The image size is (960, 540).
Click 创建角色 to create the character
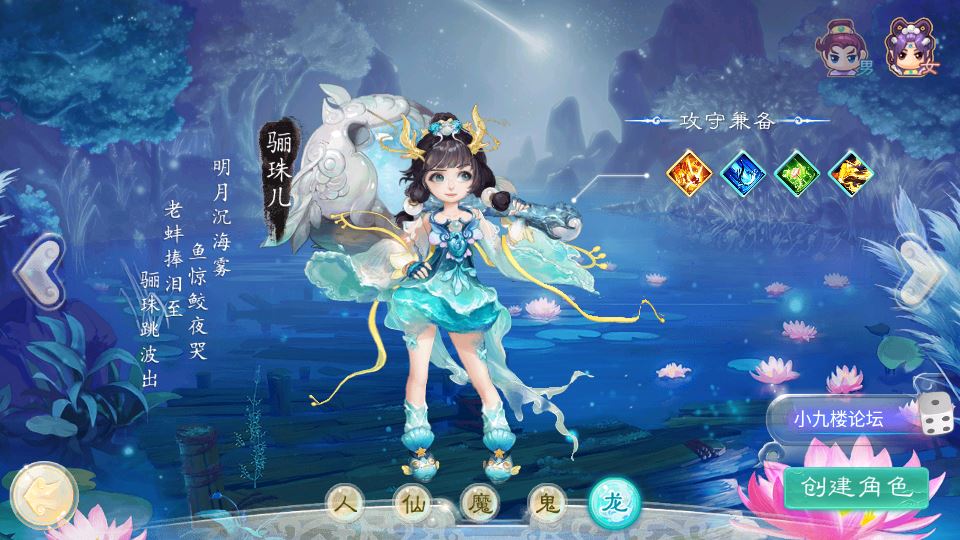pos(856,487)
